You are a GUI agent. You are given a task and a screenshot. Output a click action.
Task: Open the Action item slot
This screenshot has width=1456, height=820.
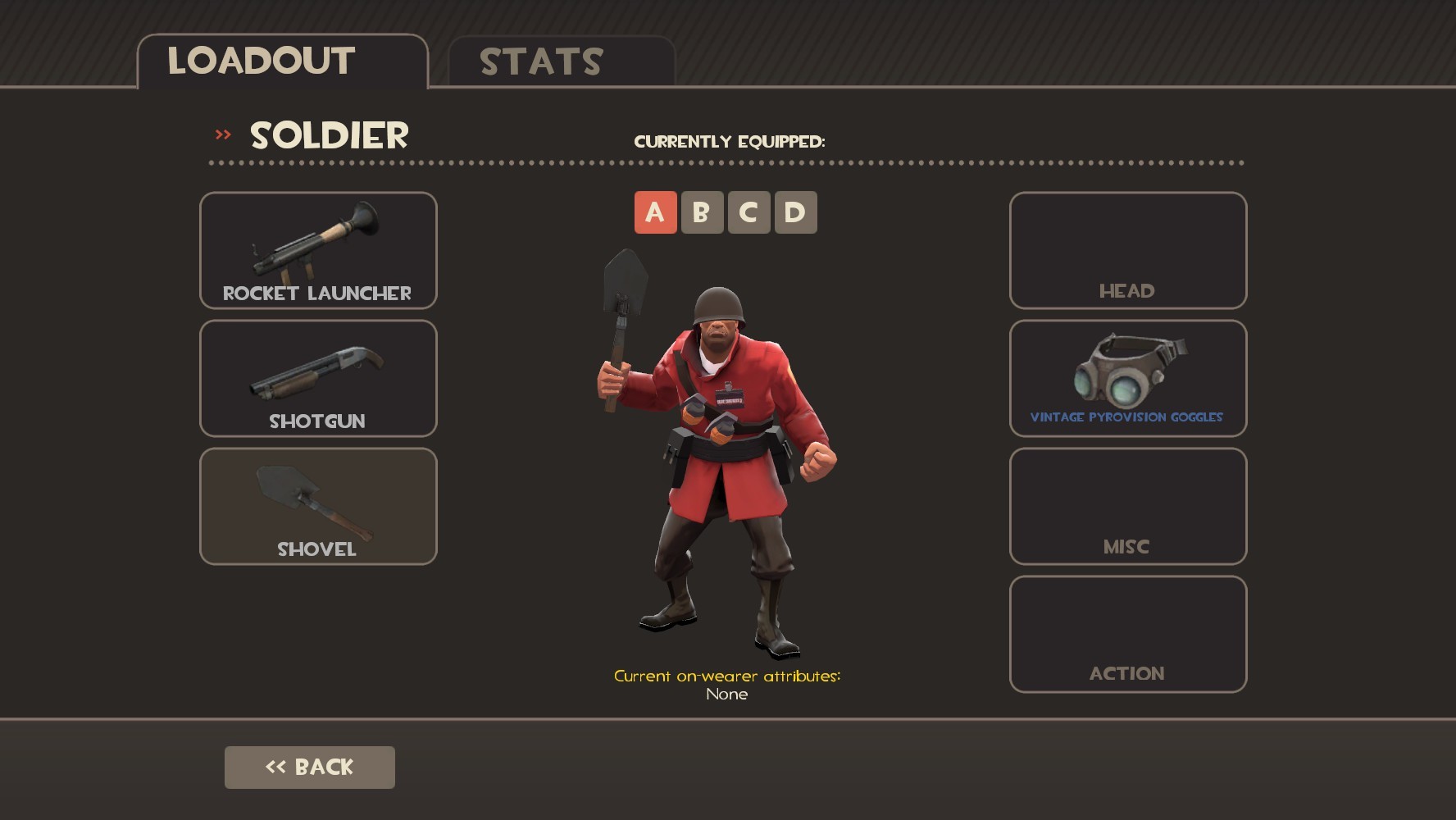(1127, 633)
